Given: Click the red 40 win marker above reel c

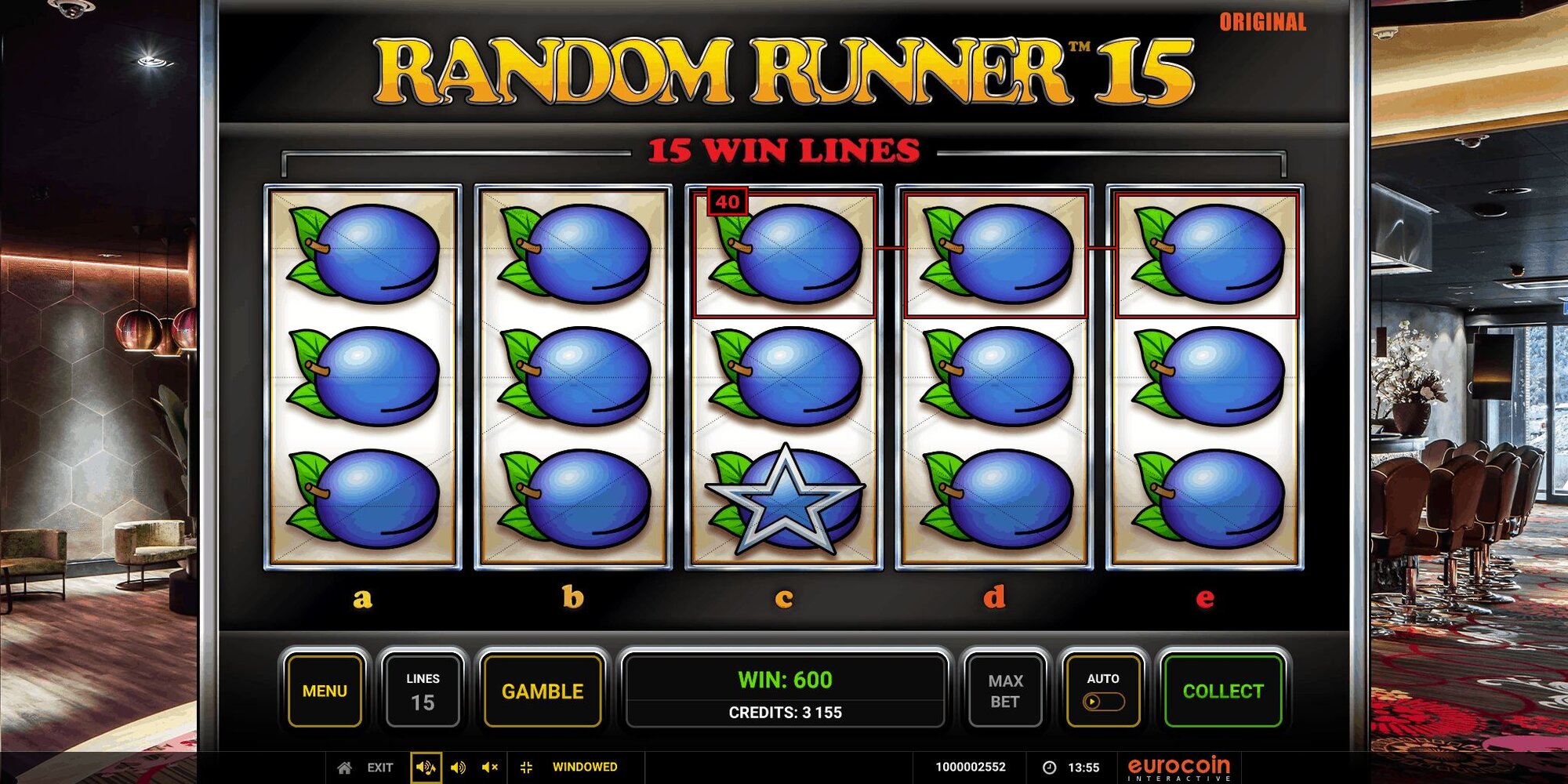Looking at the screenshot, I should pyautogui.click(x=728, y=200).
